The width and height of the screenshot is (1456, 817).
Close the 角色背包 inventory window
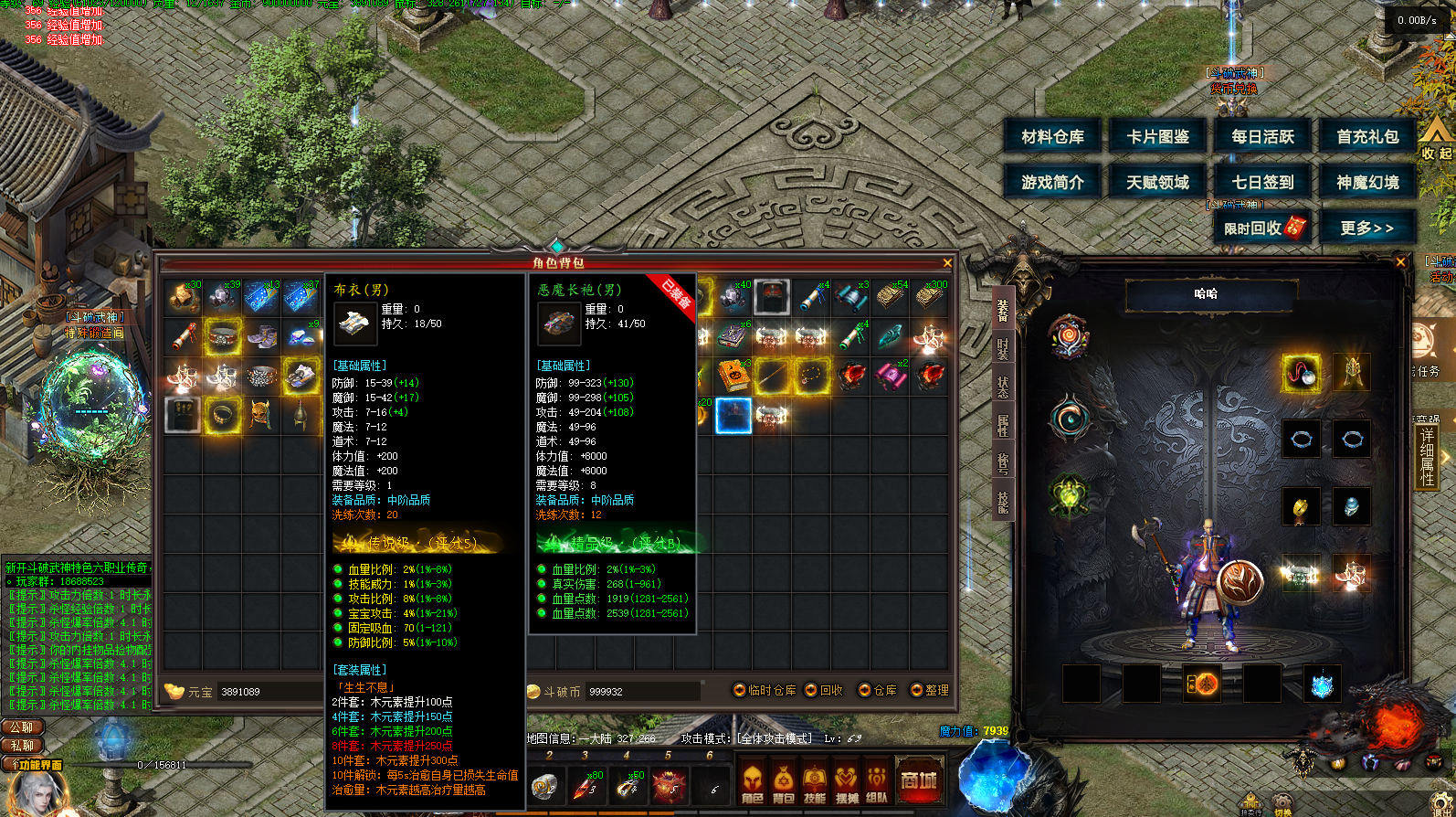pyautogui.click(x=947, y=263)
